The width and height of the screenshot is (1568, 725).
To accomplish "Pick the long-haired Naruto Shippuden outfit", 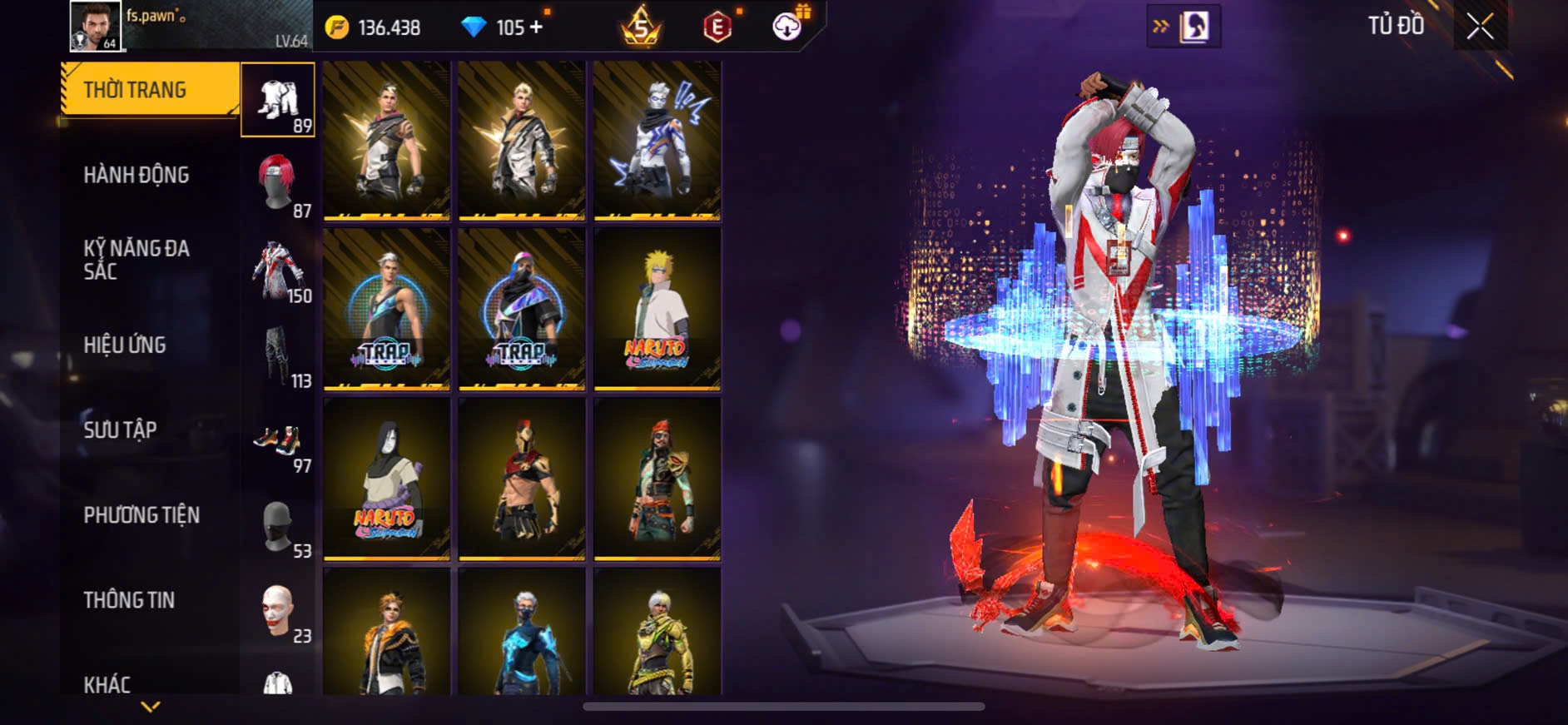I will pos(387,479).
